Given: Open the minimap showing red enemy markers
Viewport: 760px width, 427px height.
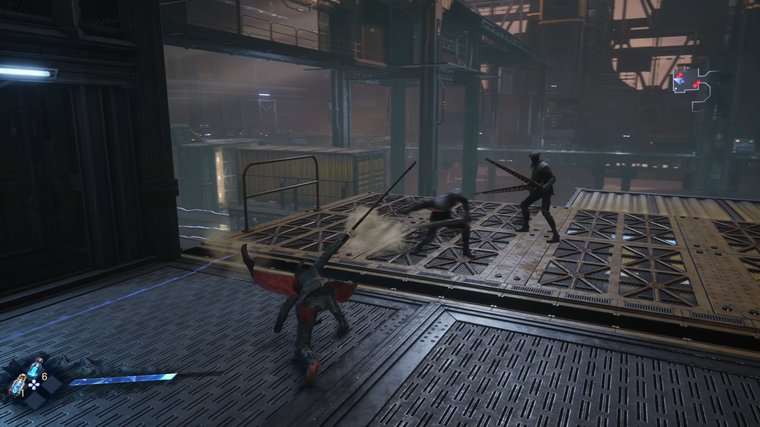Looking at the screenshot, I should 693,84.
